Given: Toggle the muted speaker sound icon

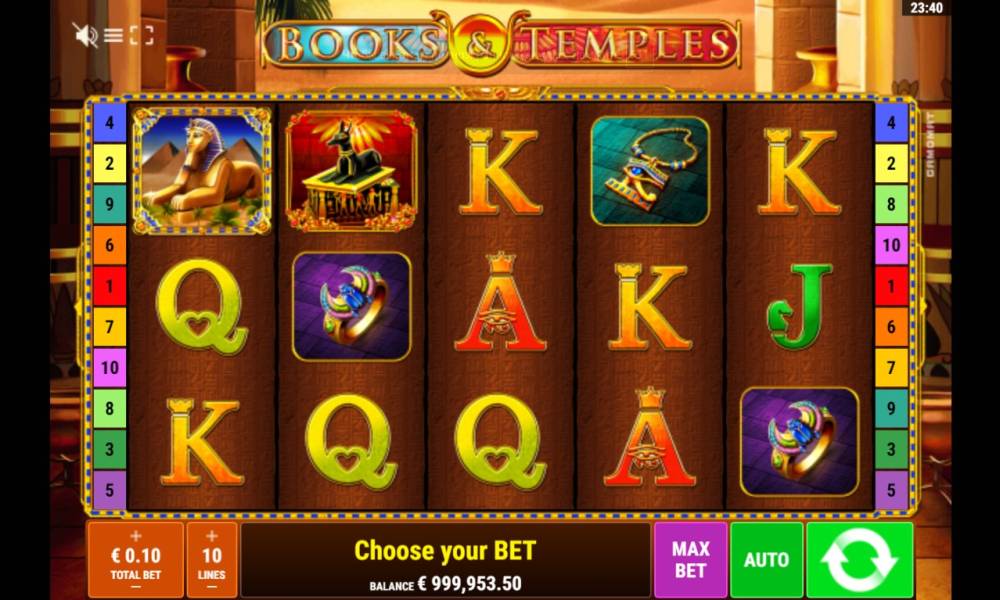Looking at the screenshot, I should pyautogui.click(x=85, y=35).
